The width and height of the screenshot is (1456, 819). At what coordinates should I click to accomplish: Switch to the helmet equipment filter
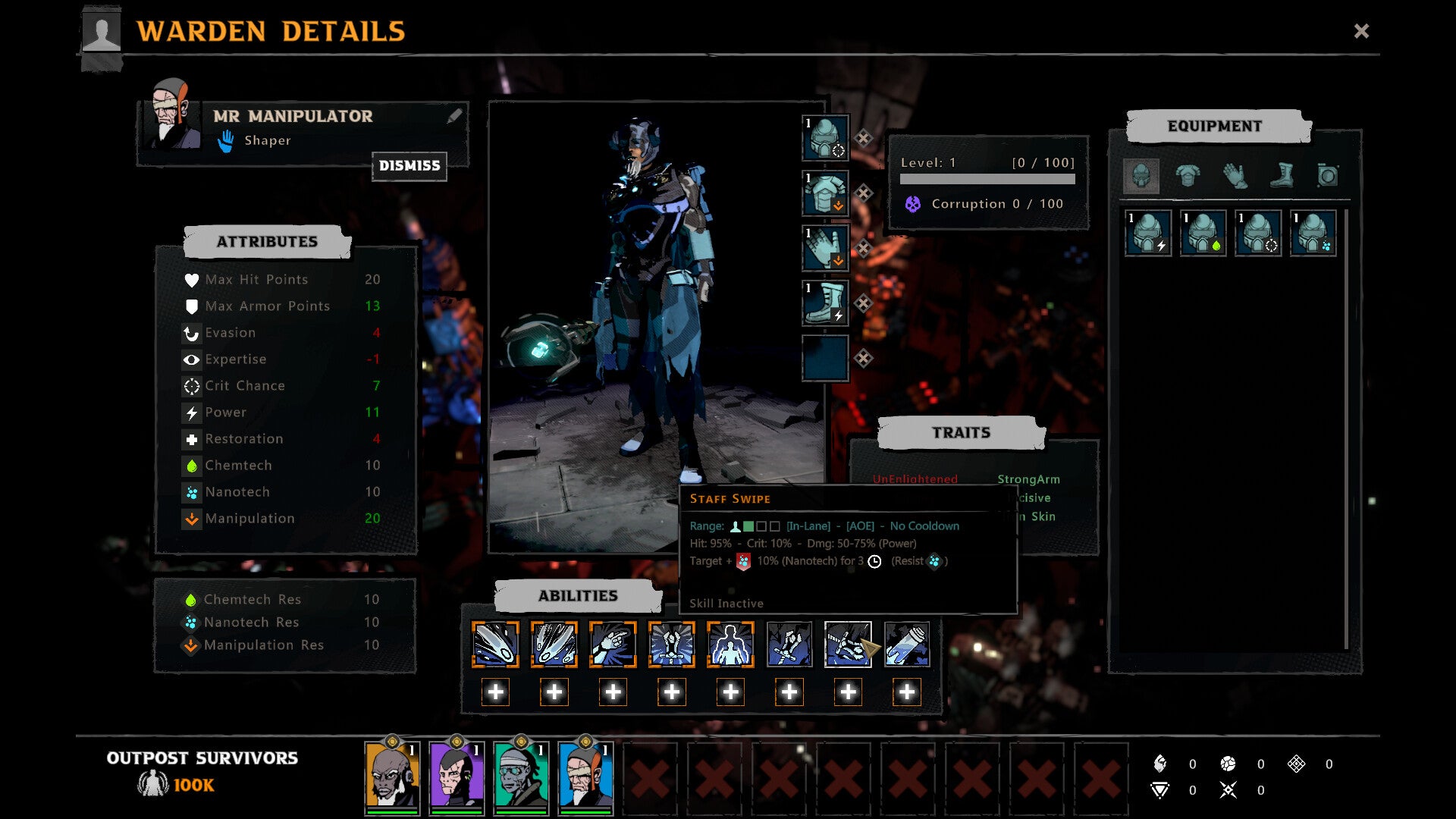pos(1141,176)
